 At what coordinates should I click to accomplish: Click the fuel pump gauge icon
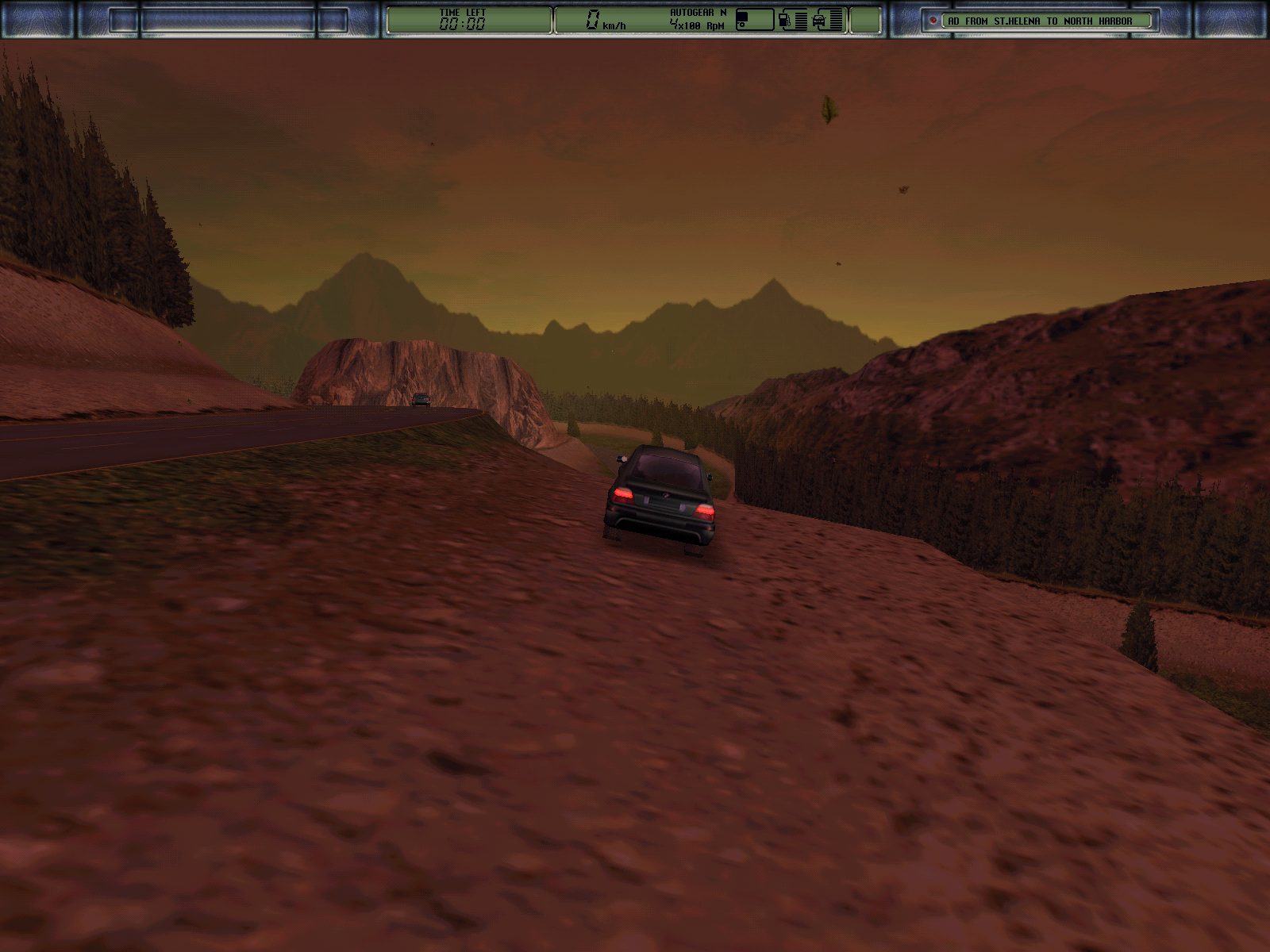pos(784,21)
